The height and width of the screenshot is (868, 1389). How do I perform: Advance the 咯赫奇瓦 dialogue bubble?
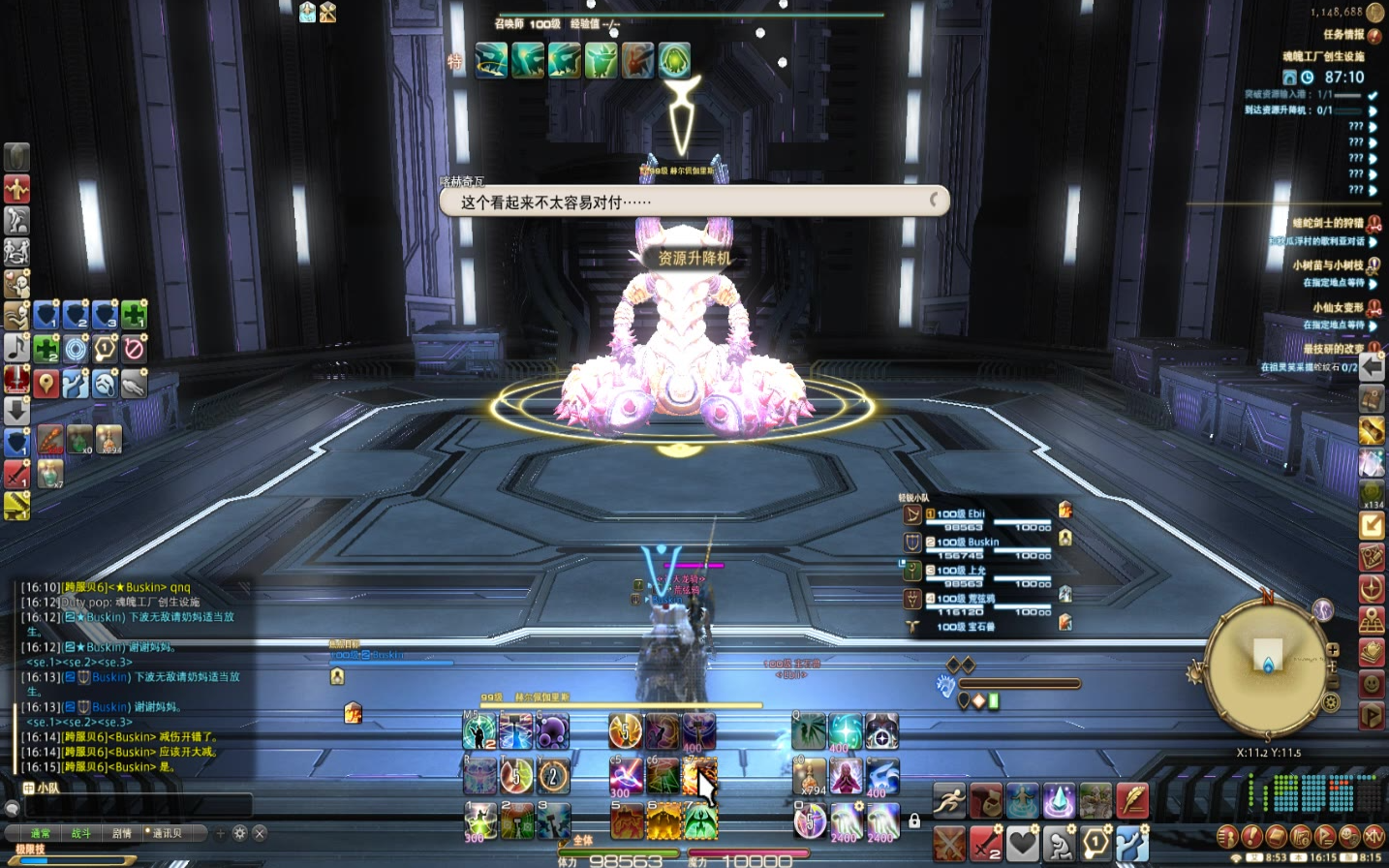694,201
